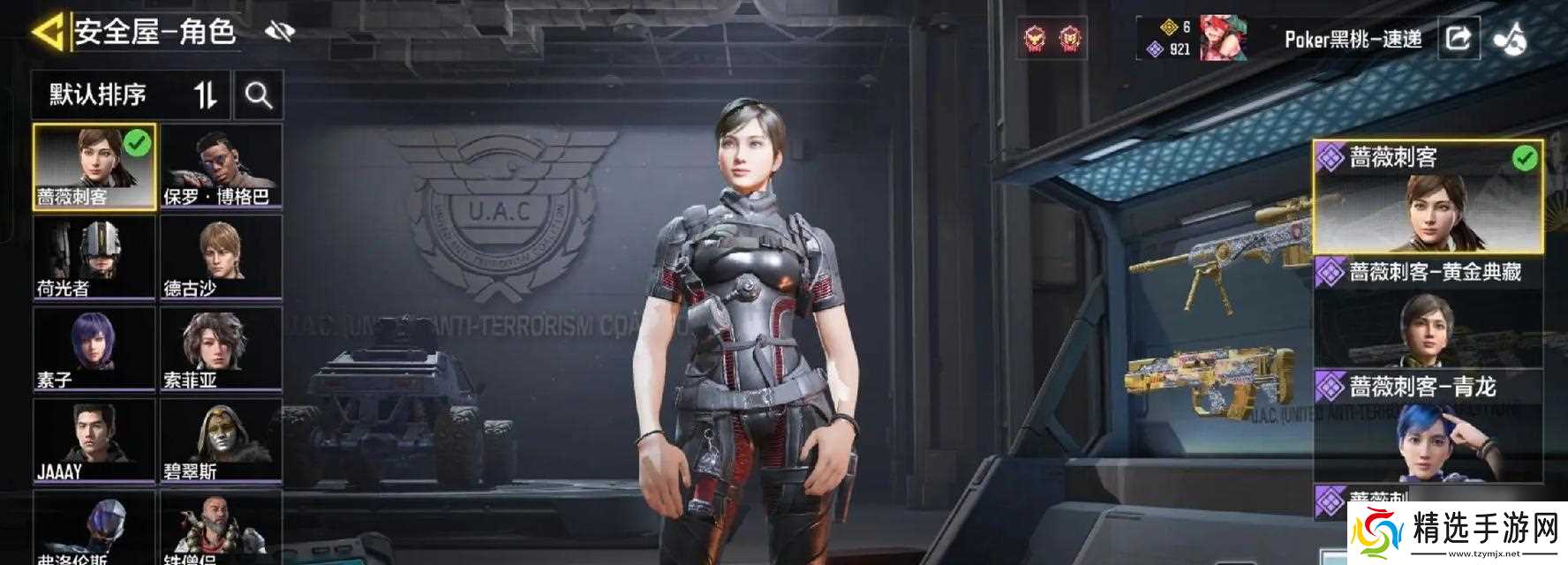Open the character search magnifier
The image size is (1568, 565).
point(259,94)
